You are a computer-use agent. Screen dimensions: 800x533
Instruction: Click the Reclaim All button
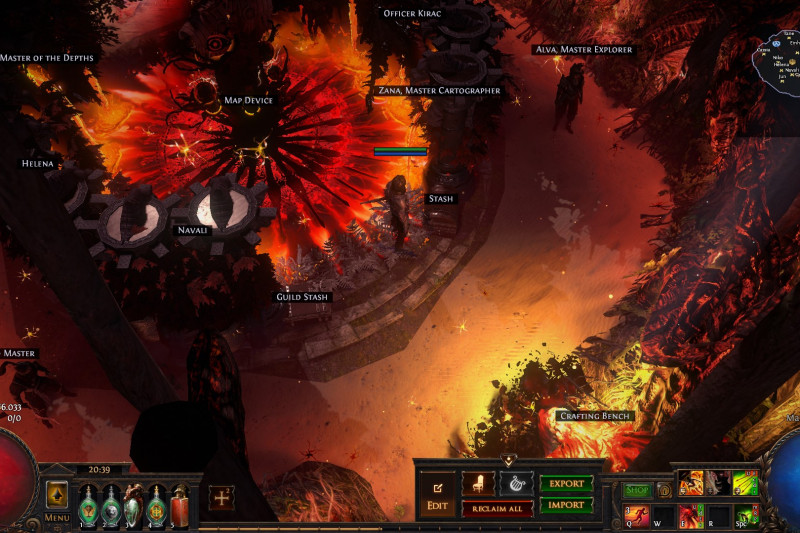point(497,509)
